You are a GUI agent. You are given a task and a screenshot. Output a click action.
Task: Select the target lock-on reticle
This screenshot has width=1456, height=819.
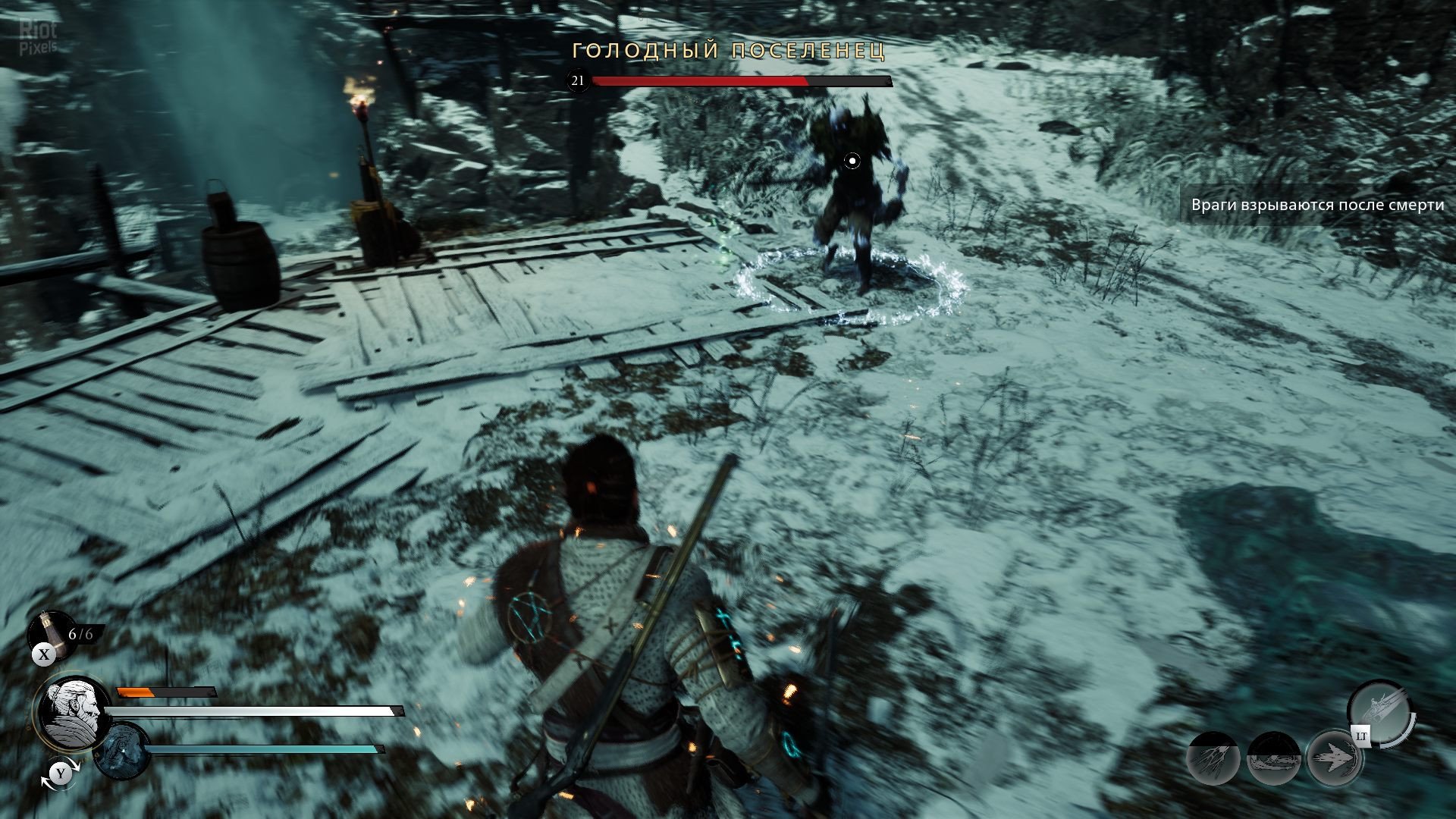pyautogui.click(x=852, y=161)
